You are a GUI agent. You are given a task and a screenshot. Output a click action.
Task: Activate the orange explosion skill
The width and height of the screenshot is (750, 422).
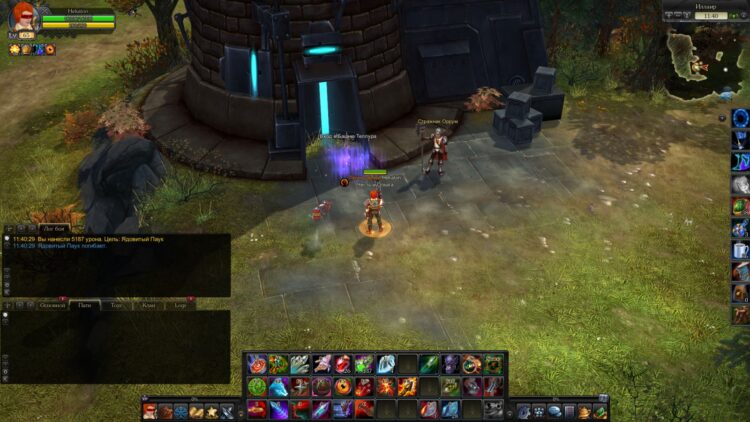tap(386, 387)
